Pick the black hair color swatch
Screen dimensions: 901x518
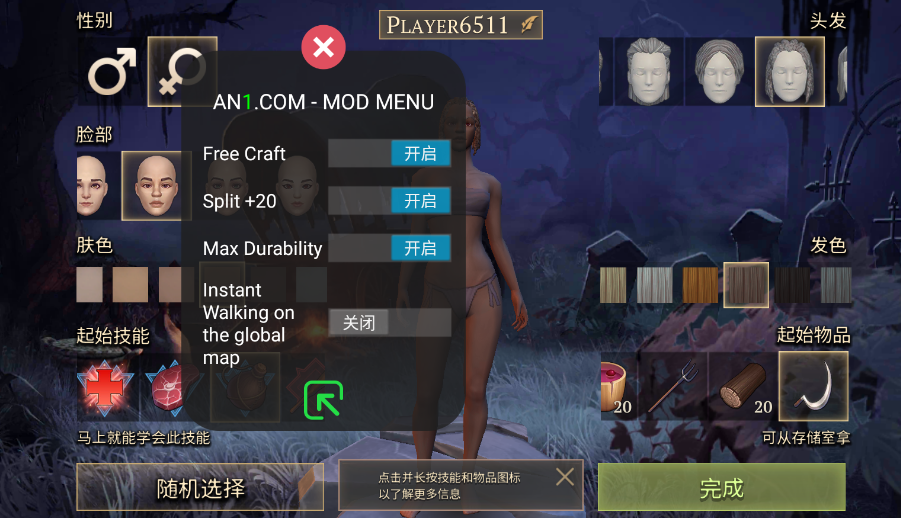click(792, 285)
